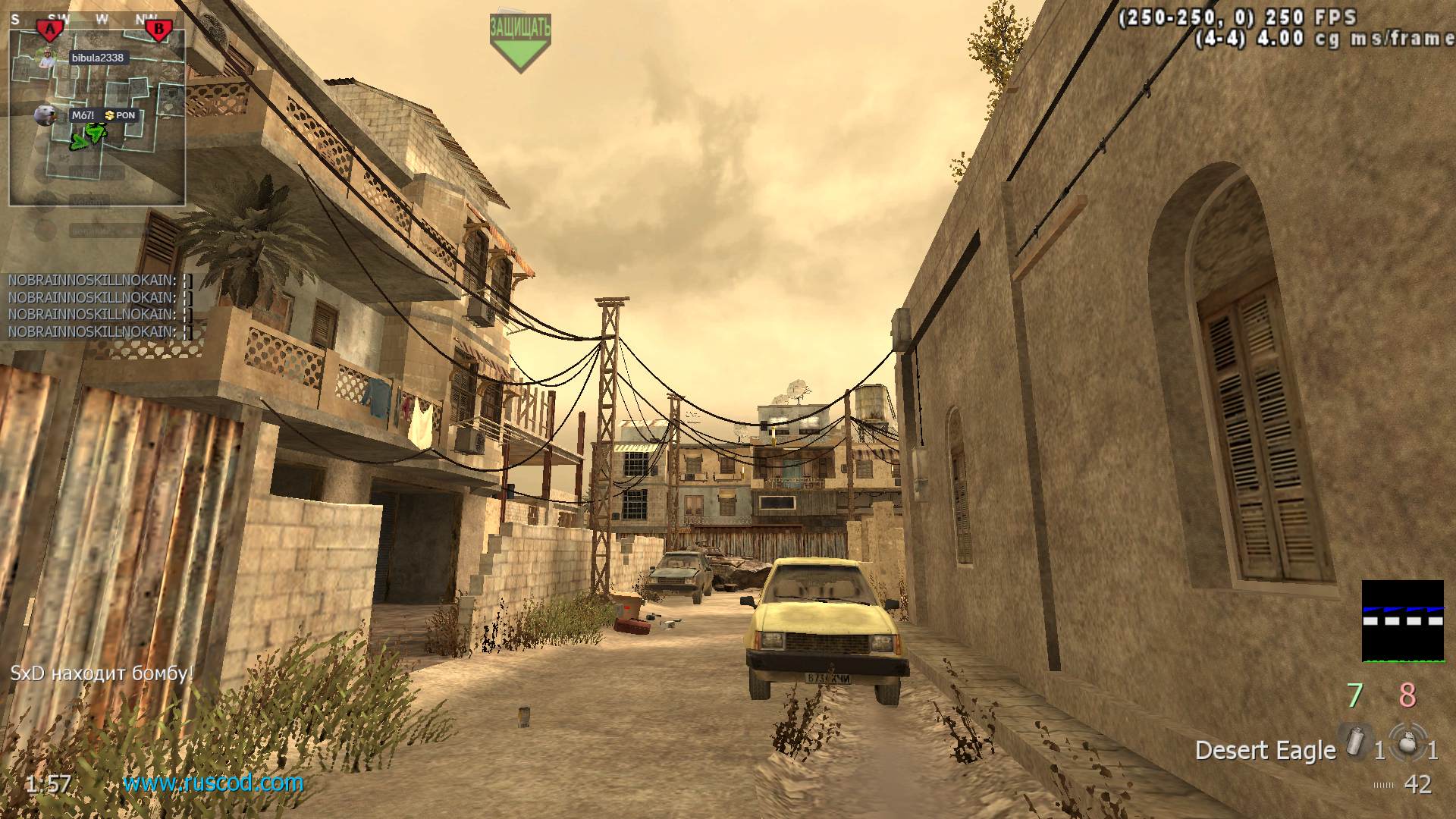Select the frag grenade icon

click(1407, 741)
